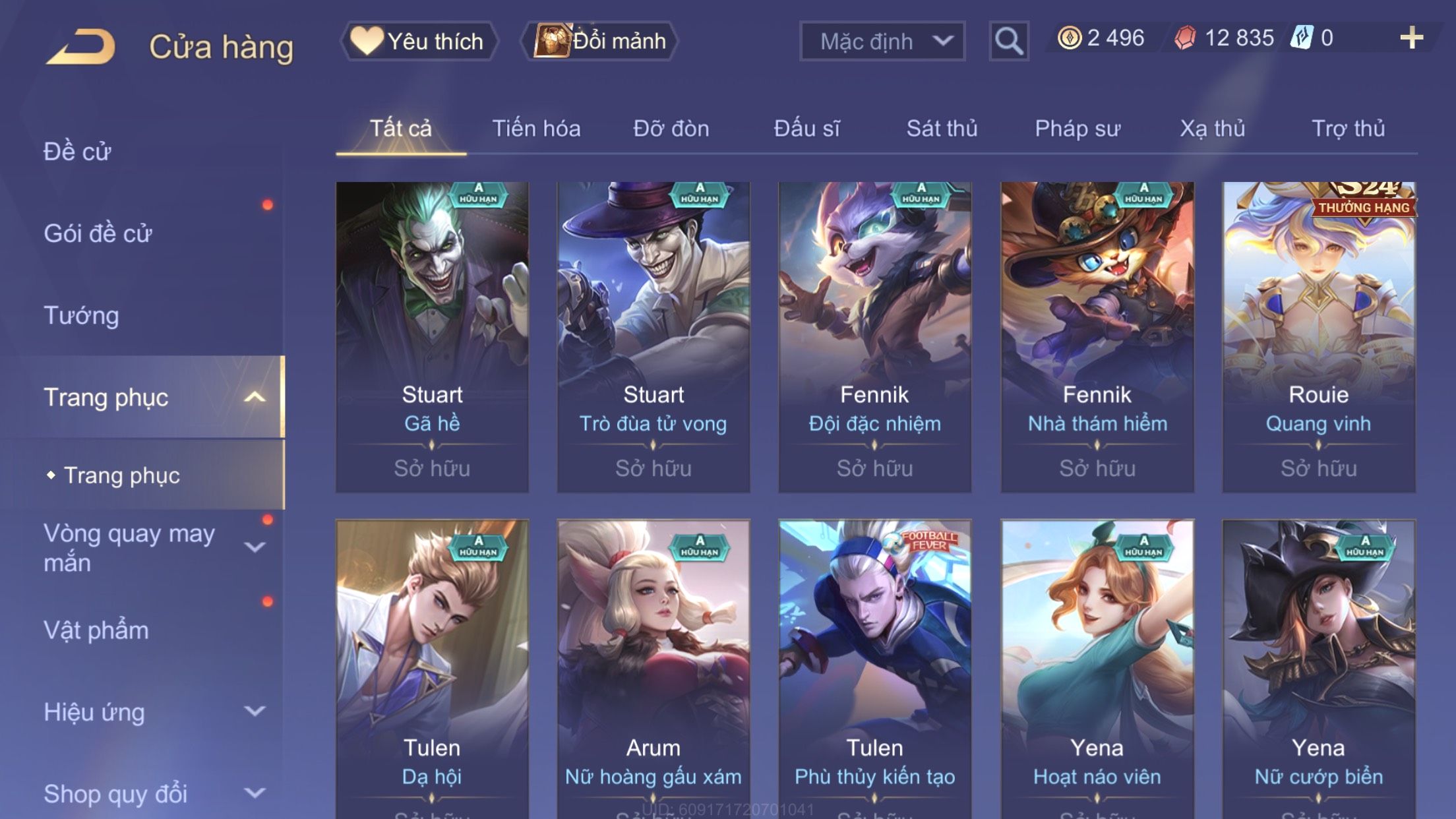Select the Rouie Quang vinh skin card
The width and height of the screenshot is (1456, 819).
point(1318,336)
